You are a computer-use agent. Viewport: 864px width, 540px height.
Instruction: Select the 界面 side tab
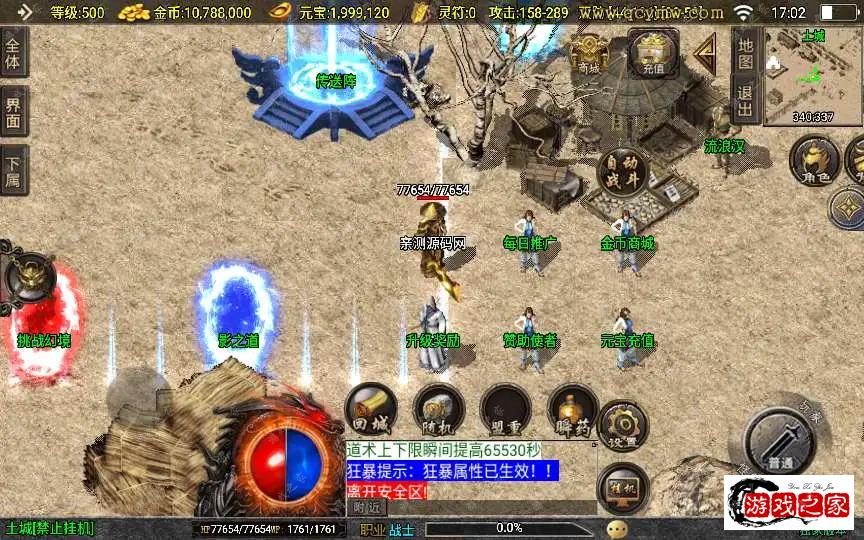tap(13, 113)
